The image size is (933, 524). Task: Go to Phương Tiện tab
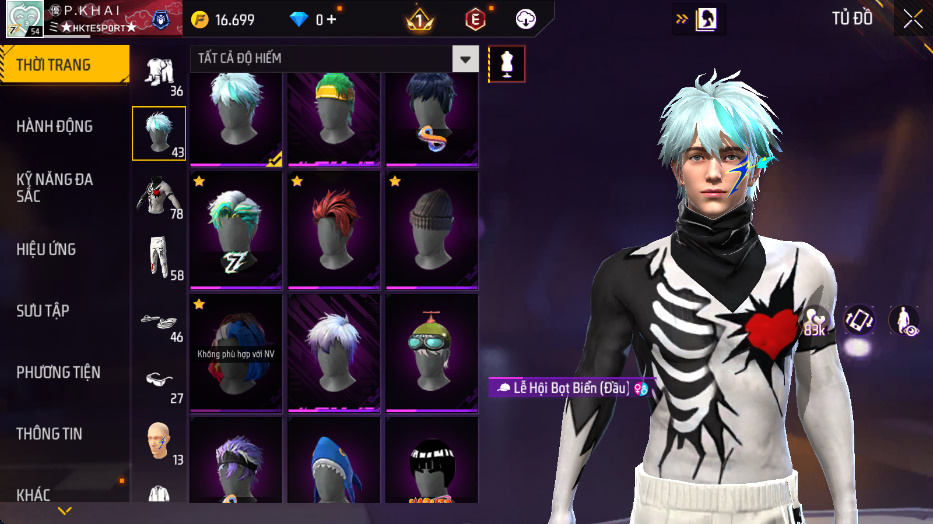(58, 372)
